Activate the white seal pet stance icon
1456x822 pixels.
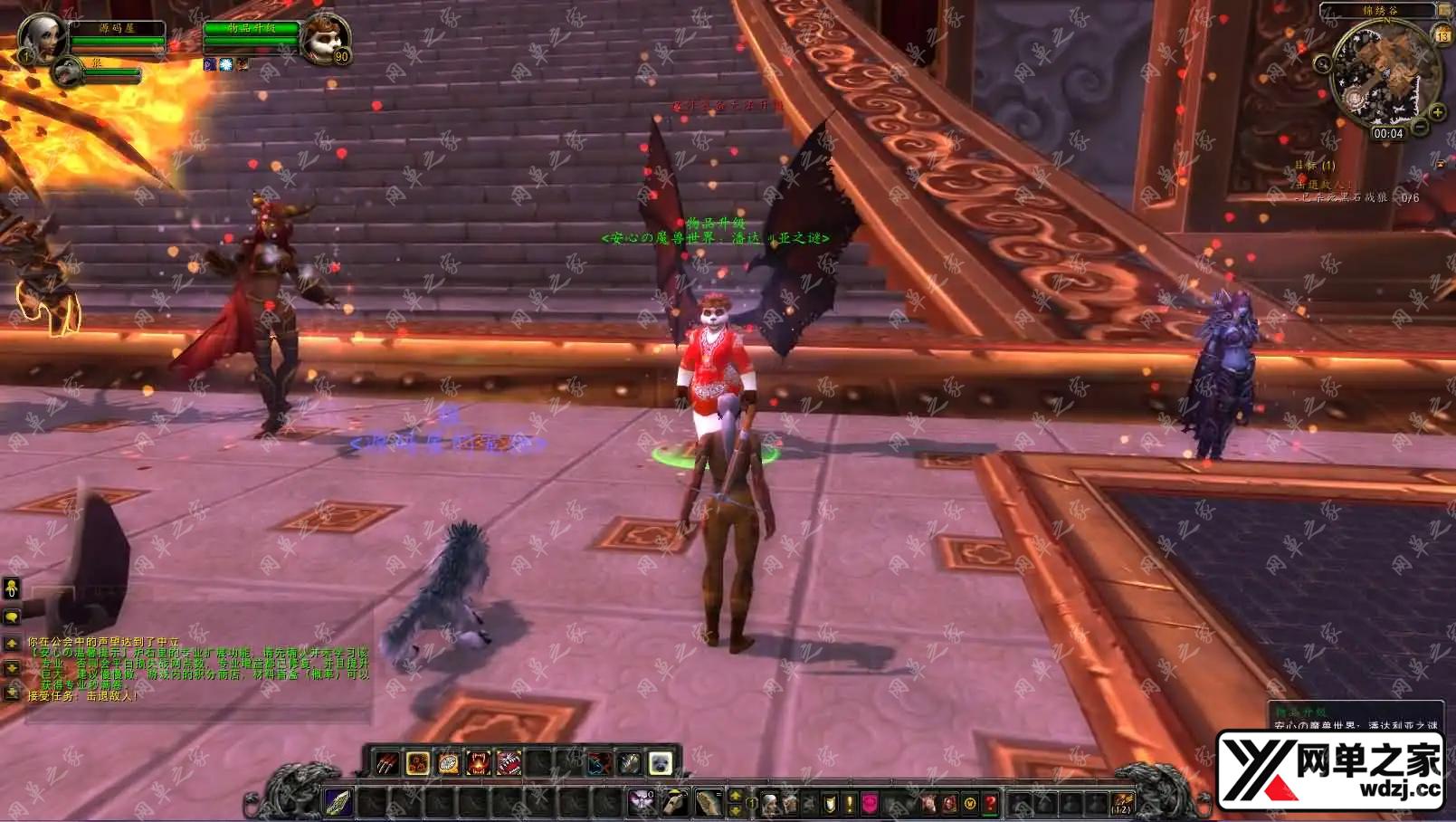pos(661,764)
